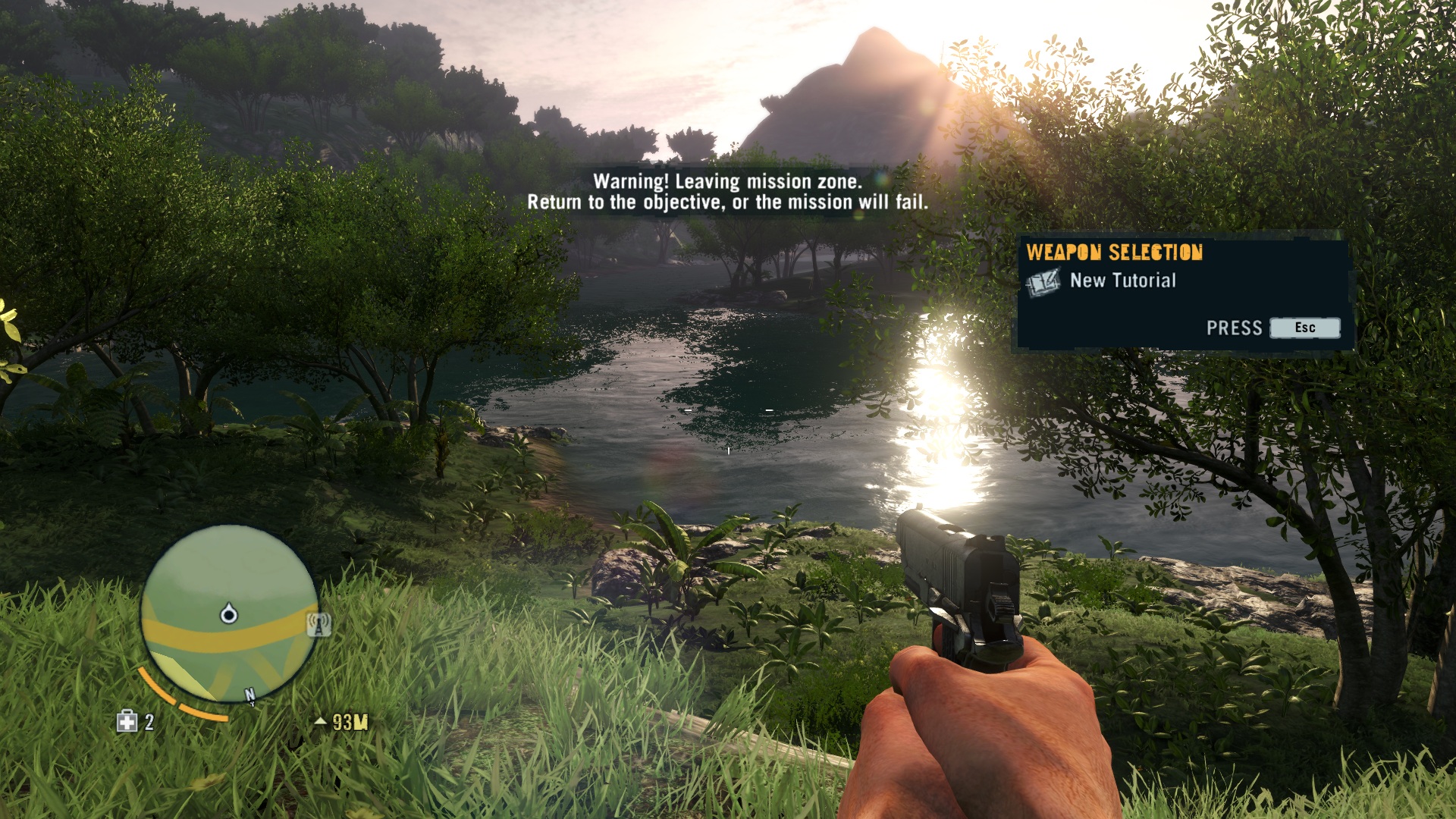Click the medkit syringe icon
1456x819 pixels.
(127, 721)
